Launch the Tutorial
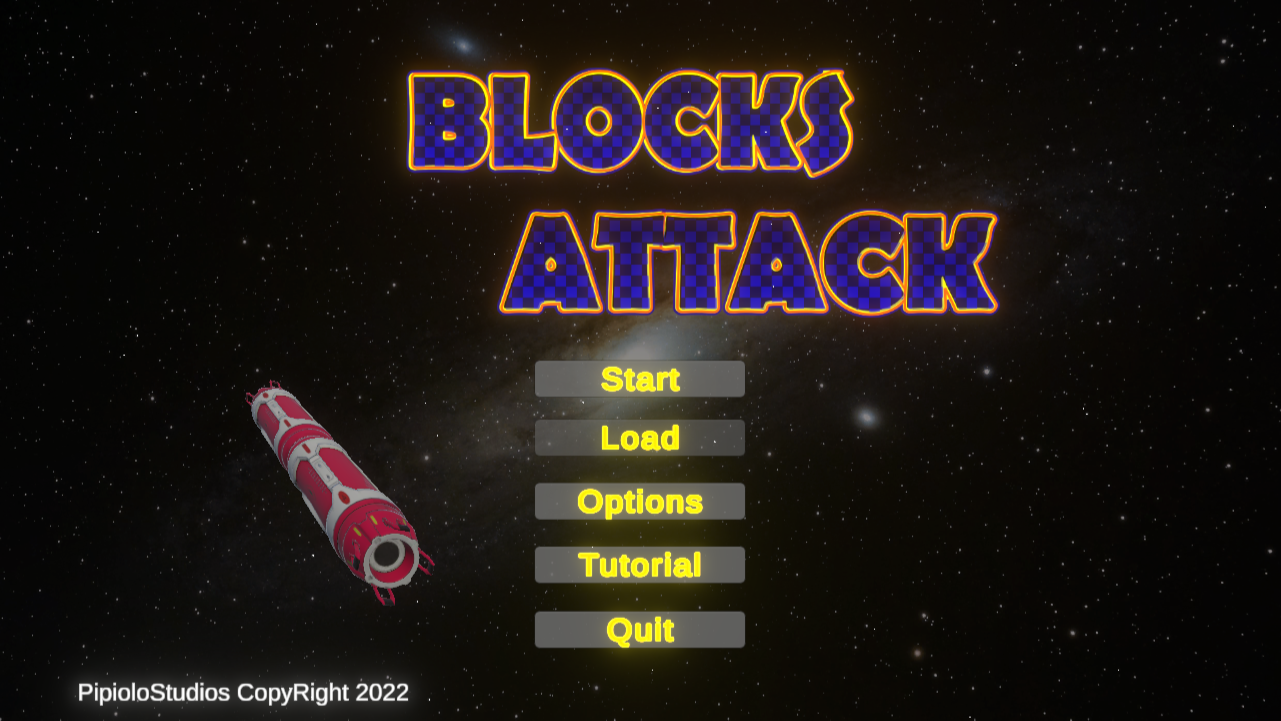Image resolution: width=1281 pixels, height=721 pixels. coord(640,565)
